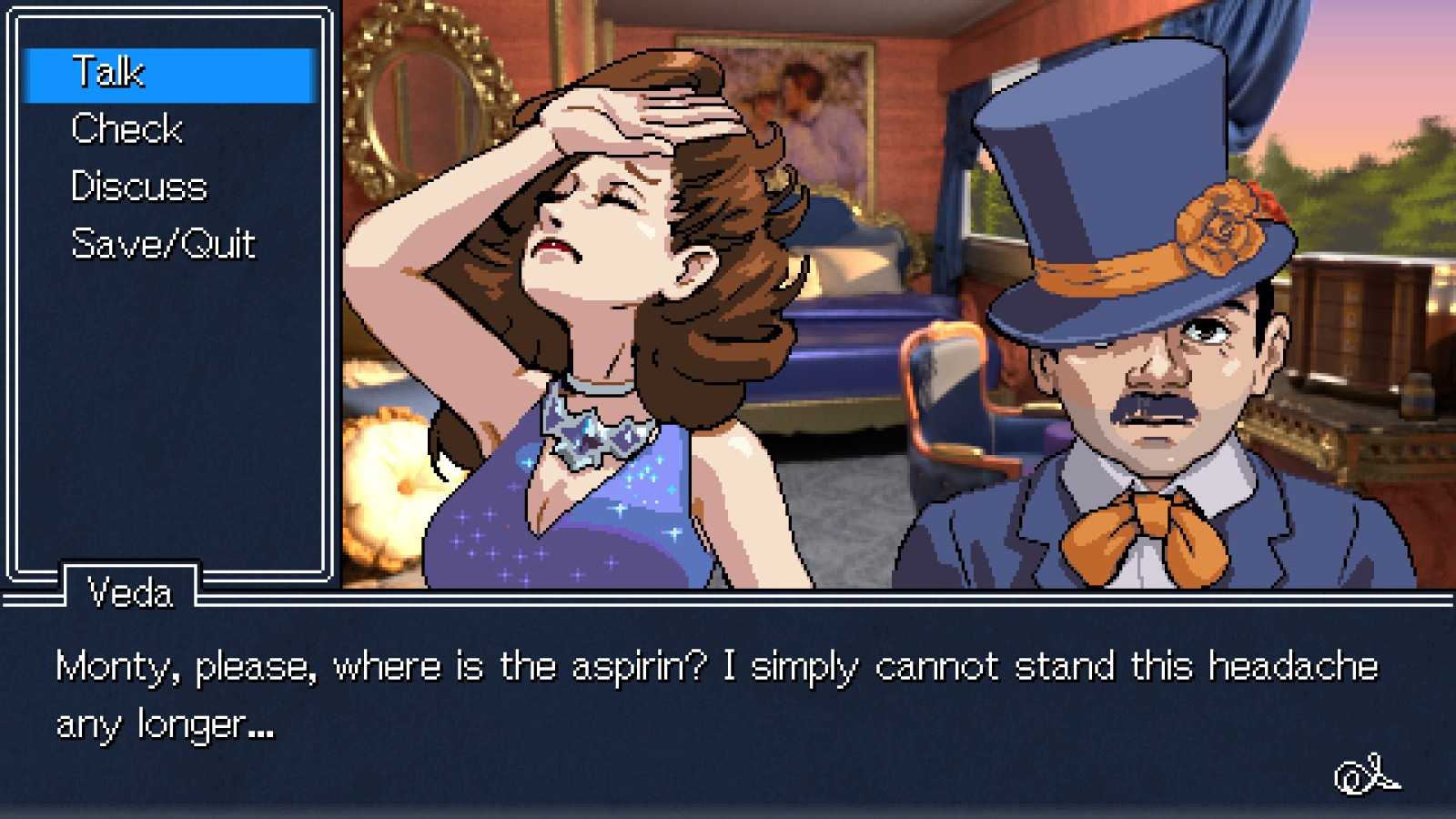Click the dialogue advance squiggle icon
1456x819 pixels.
coord(1367,774)
